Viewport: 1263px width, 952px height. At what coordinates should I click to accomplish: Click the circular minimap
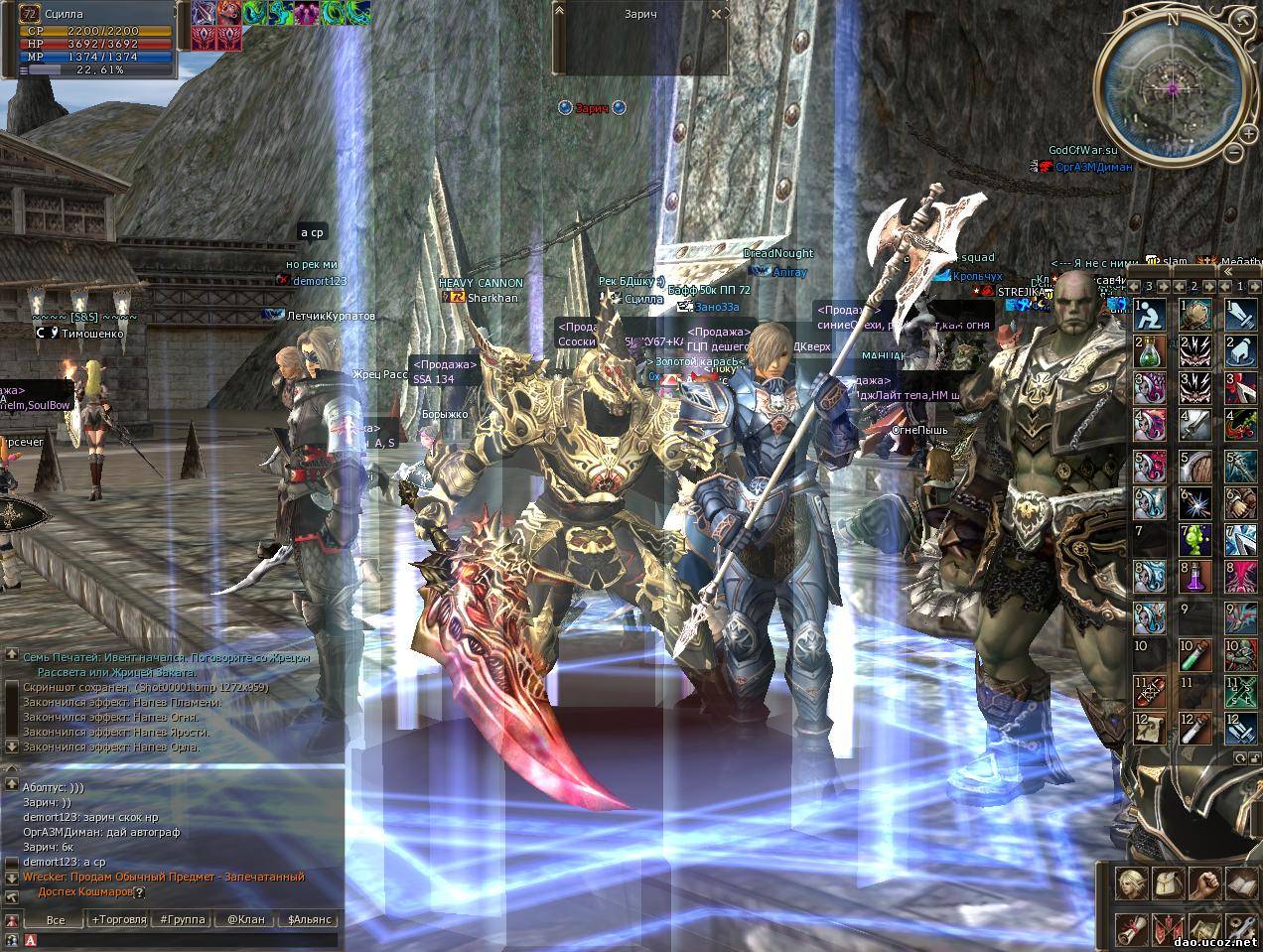1173,89
